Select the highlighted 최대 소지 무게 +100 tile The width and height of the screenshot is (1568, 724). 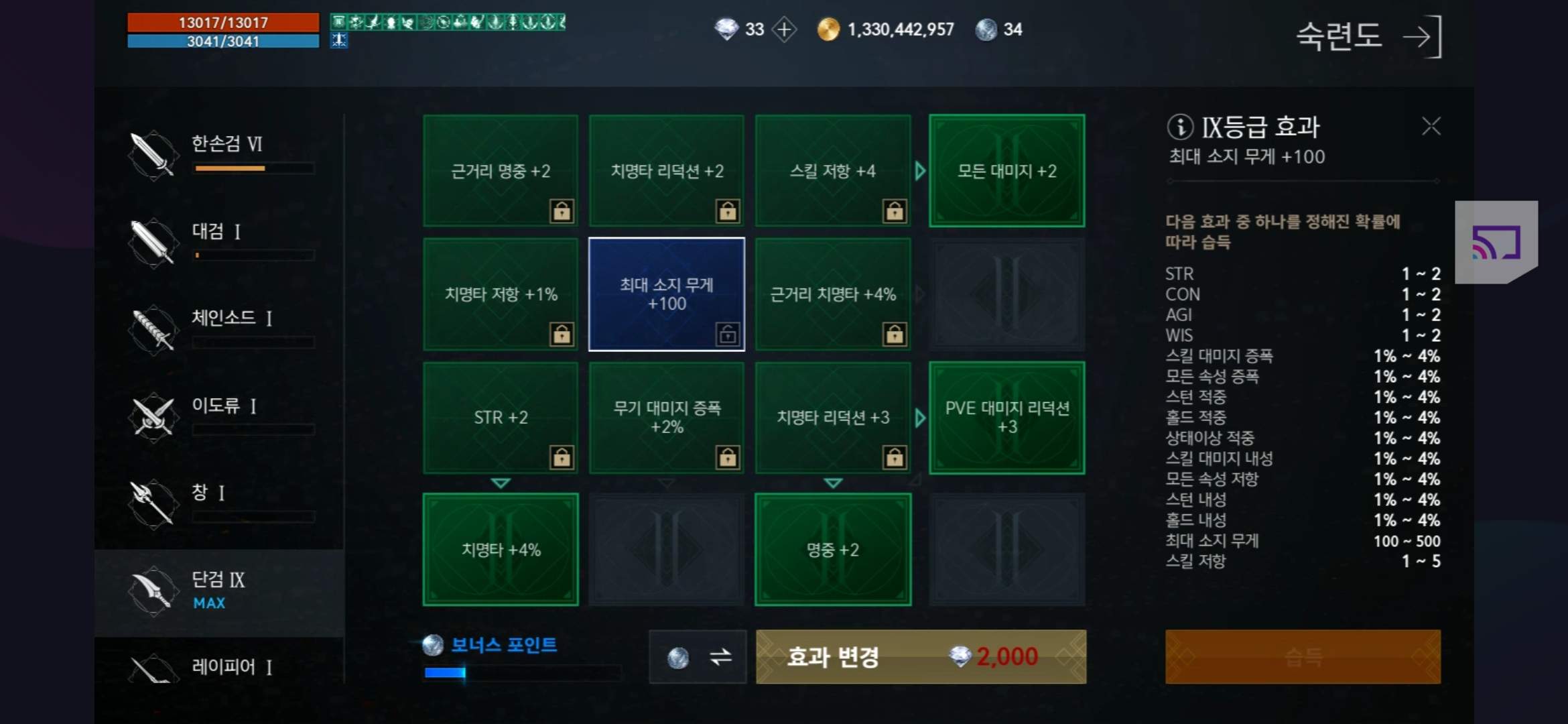[666, 294]
